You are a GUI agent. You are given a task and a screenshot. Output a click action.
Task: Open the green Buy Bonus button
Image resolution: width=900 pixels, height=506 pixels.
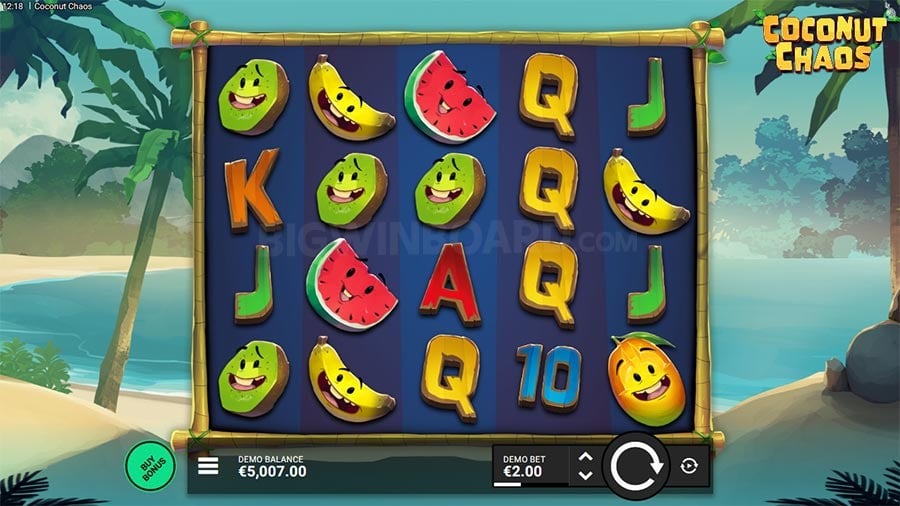pos(149,464)
